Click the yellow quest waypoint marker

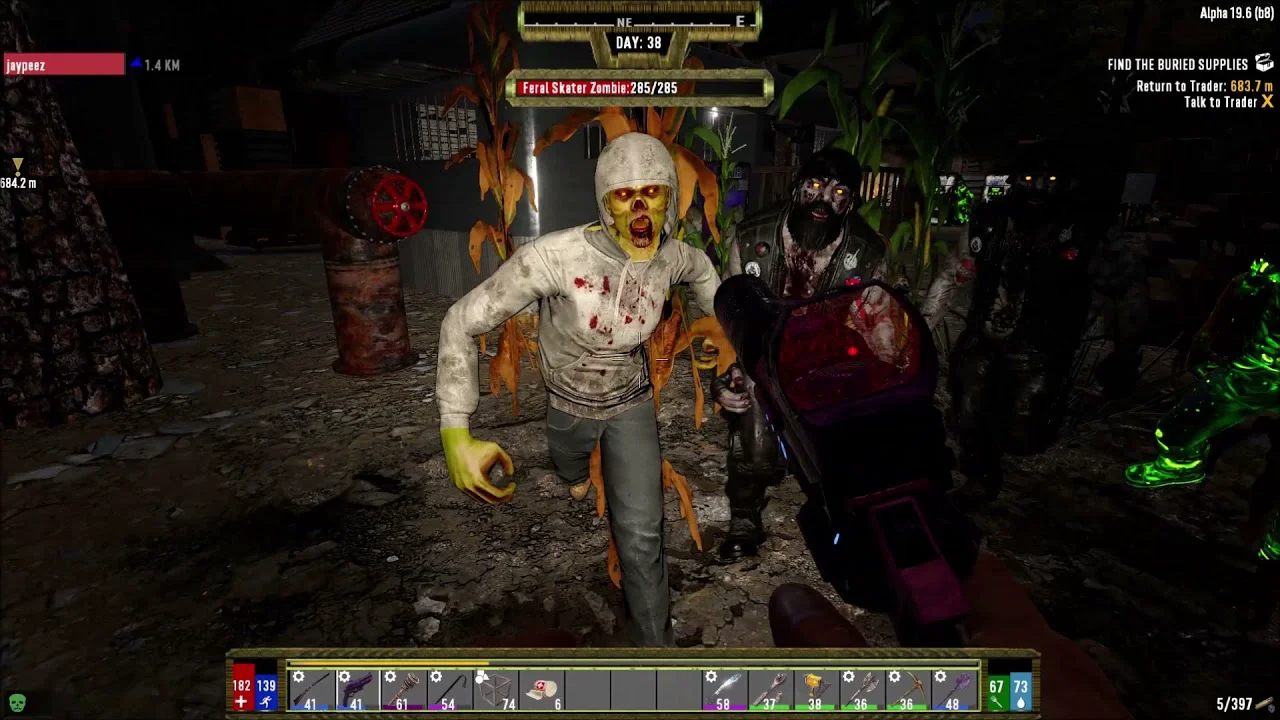pyautogui.click(x=17, y=165)
